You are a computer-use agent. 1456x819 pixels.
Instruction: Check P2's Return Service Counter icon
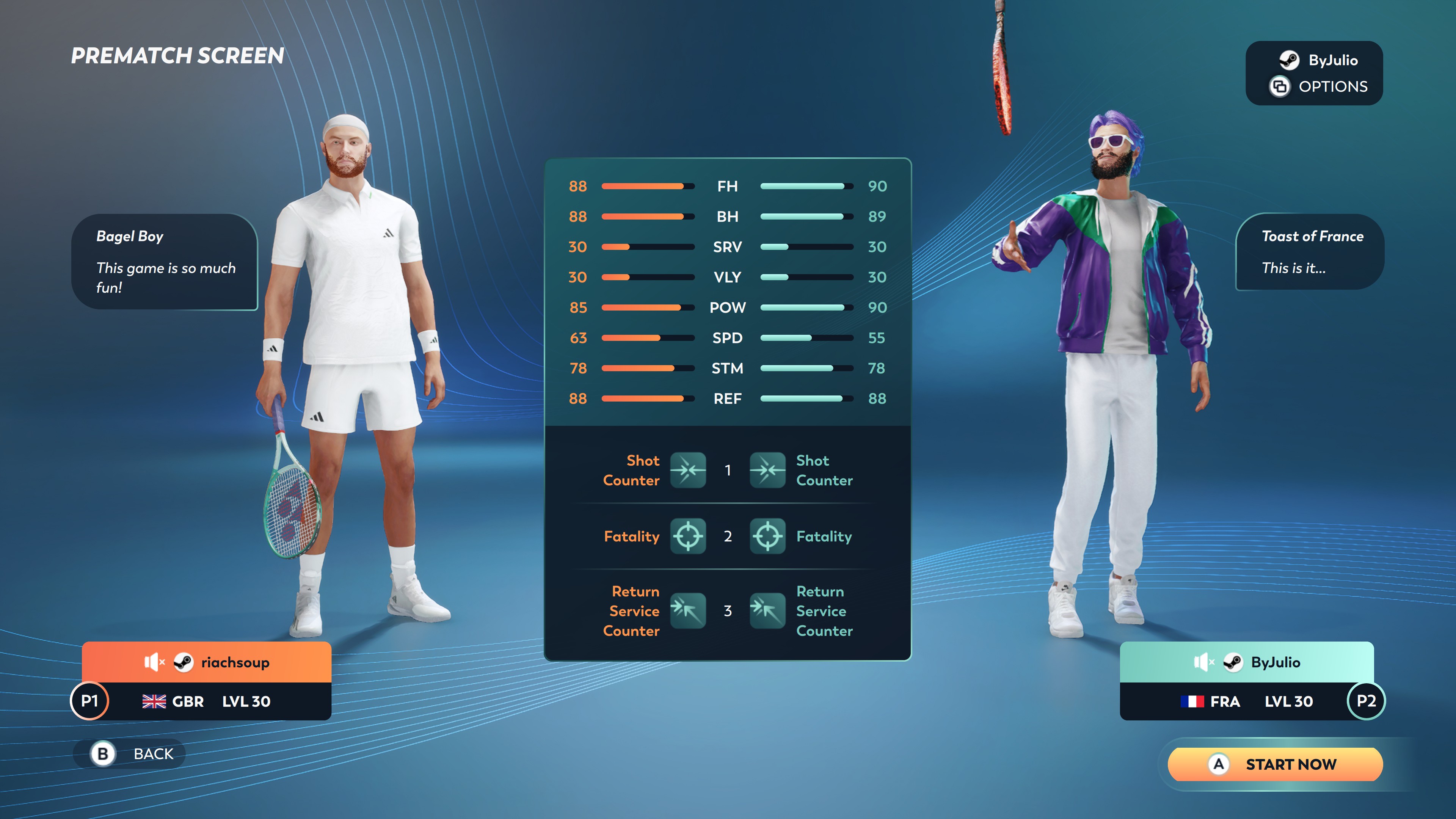[x=767, y=610]
